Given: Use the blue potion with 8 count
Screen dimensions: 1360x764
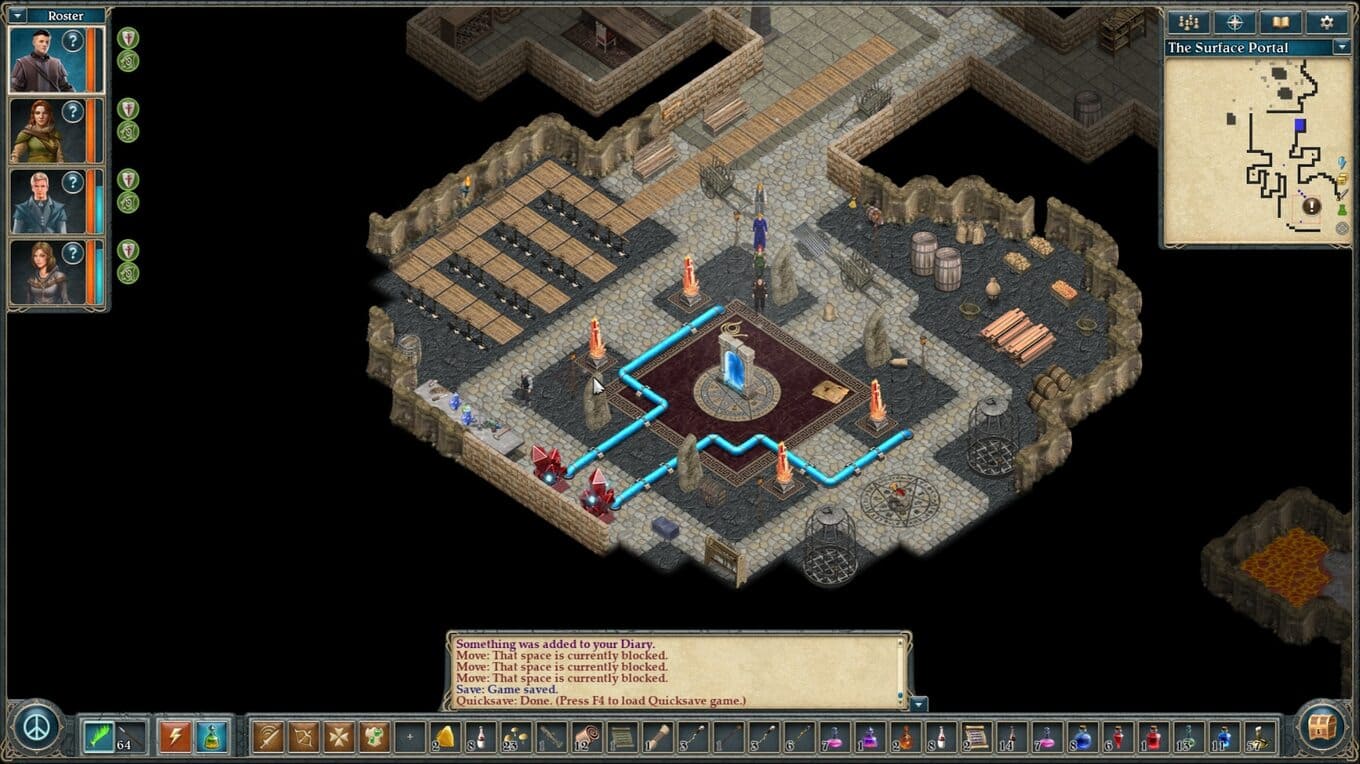Looking at the screenshot, I should point(1083,737).
